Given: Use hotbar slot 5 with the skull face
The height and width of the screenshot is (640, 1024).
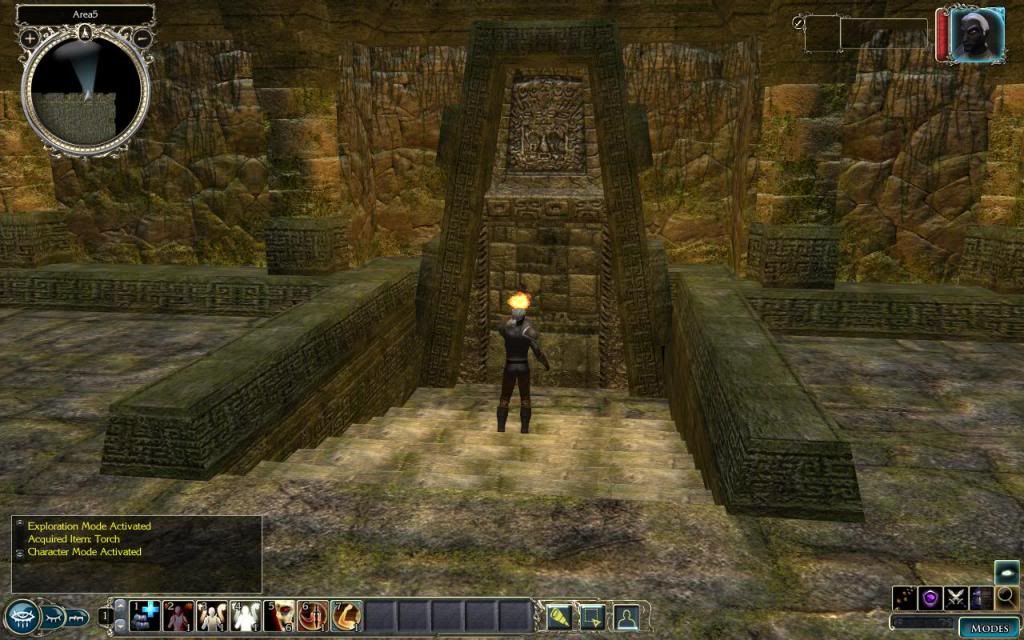Looking at the screenshot, I should (x=281, y=615).
